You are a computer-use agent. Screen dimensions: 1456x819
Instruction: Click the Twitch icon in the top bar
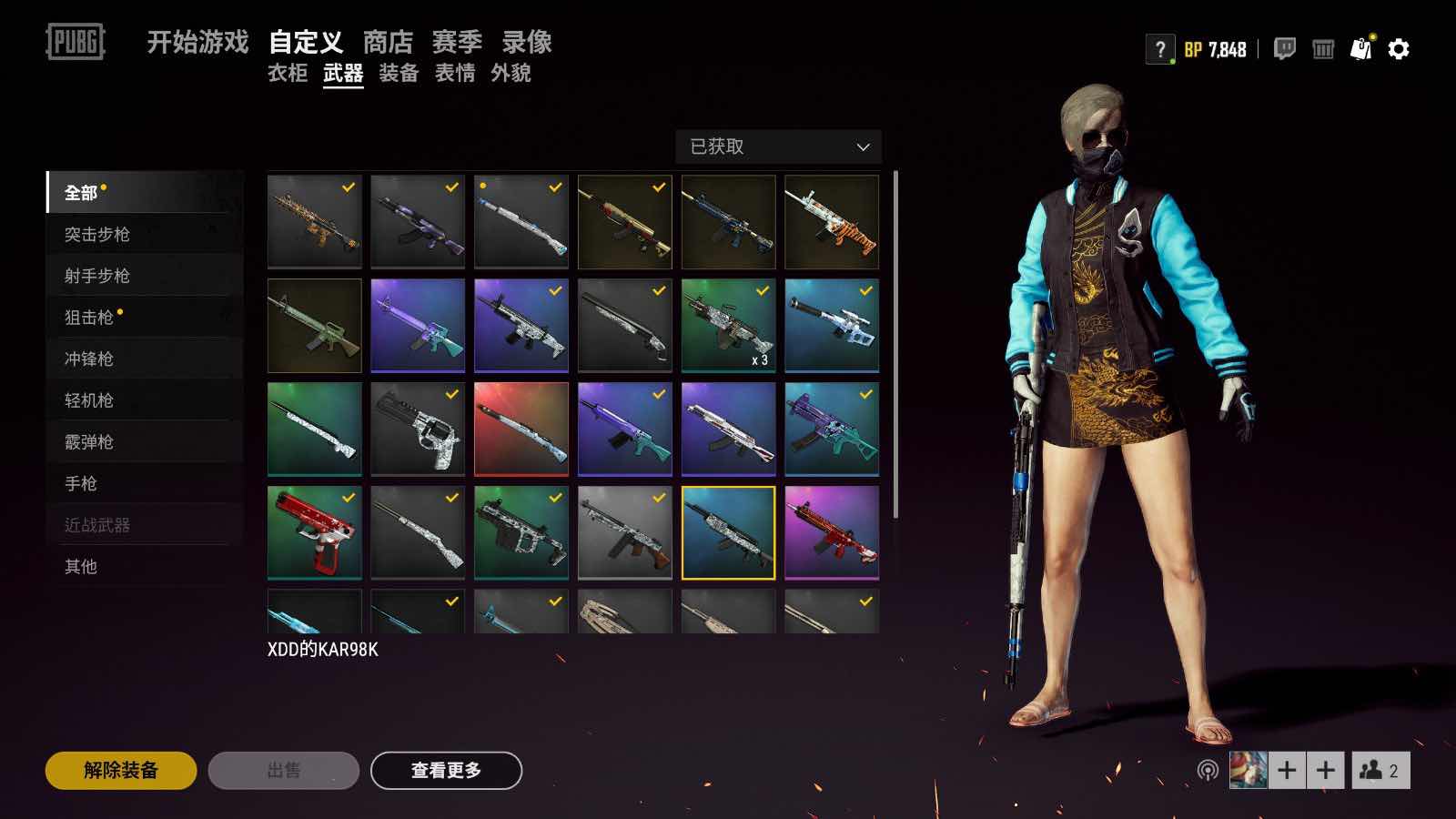[x=1284, y=48]
